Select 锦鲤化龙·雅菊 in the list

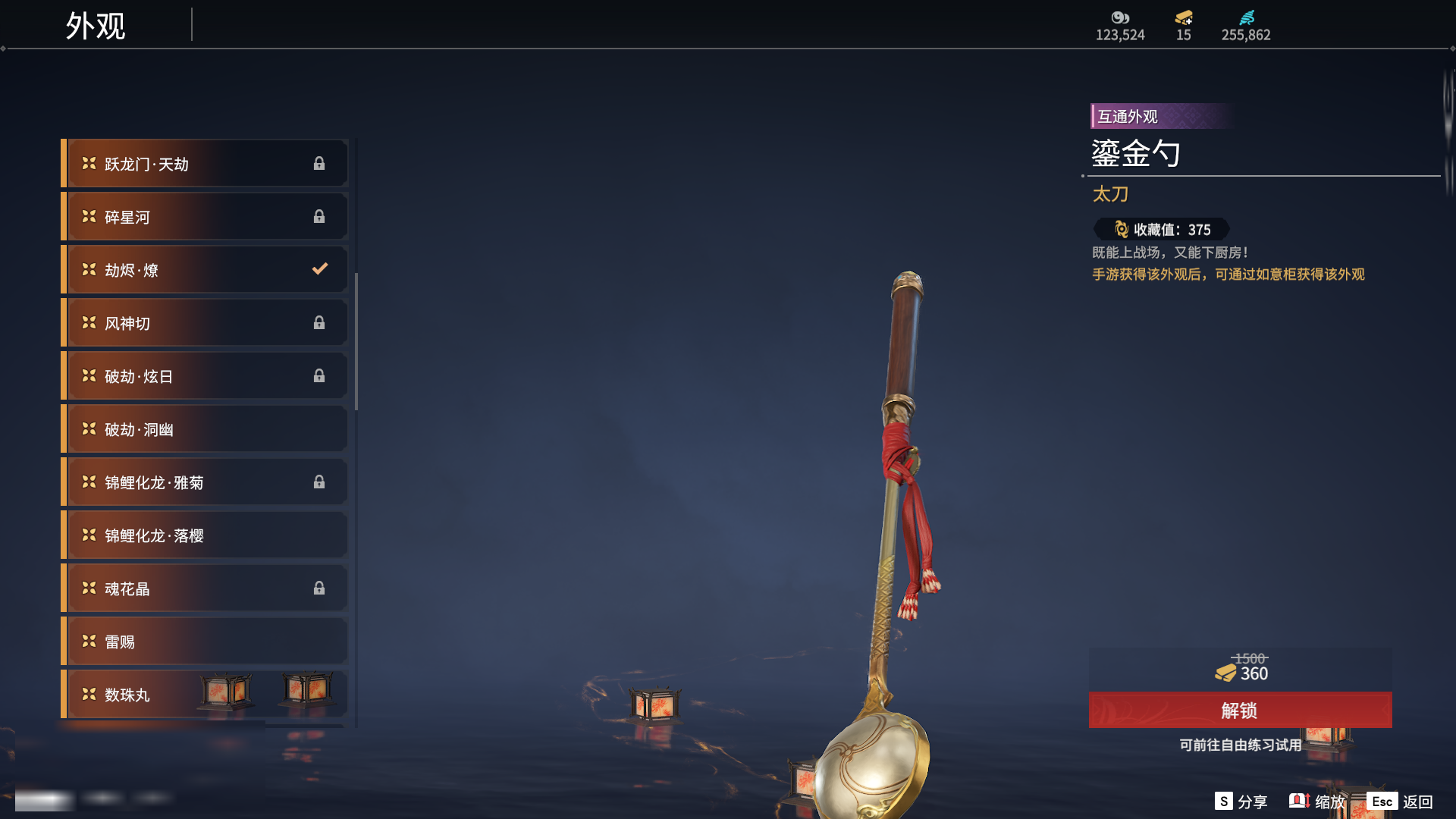pos(205,482)
